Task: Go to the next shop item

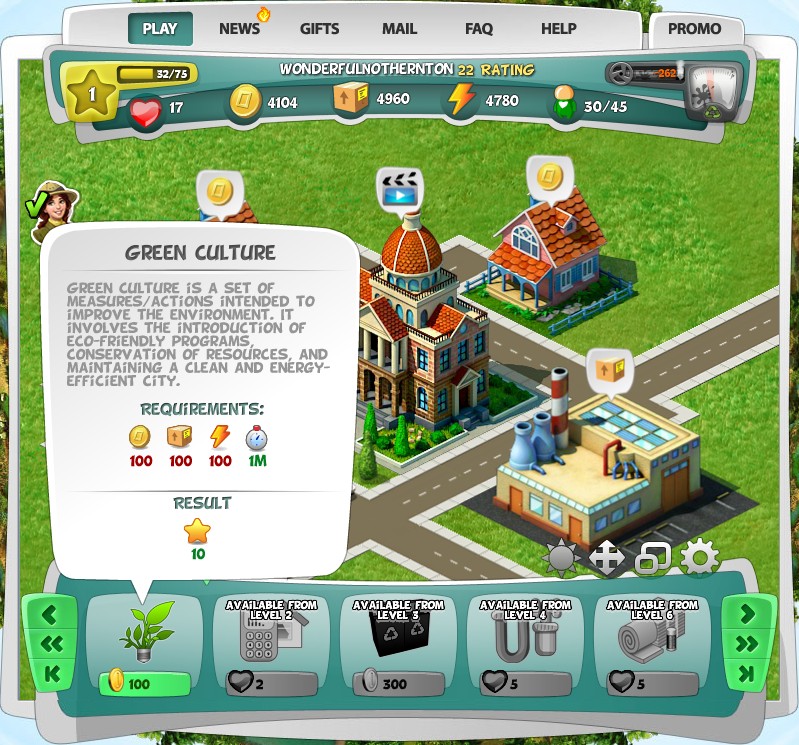Action: [x=747, y=613]
